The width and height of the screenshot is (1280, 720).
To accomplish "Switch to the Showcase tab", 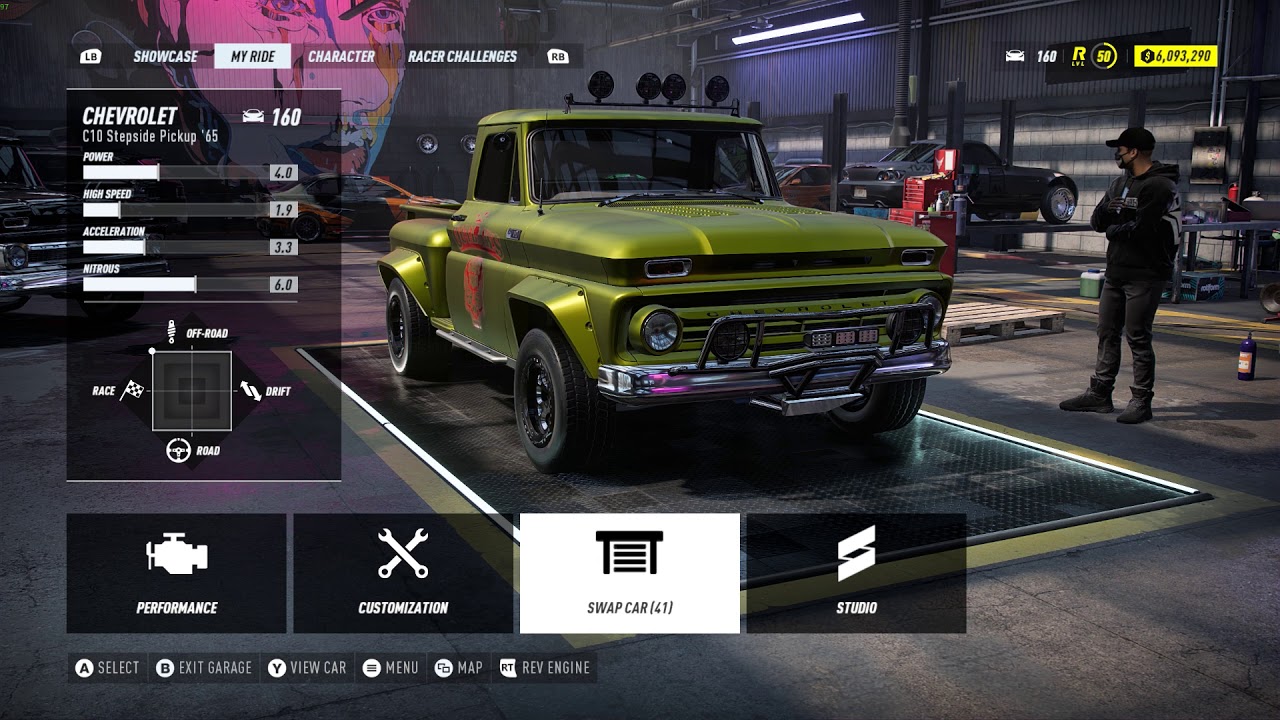I will pos(165,56).
